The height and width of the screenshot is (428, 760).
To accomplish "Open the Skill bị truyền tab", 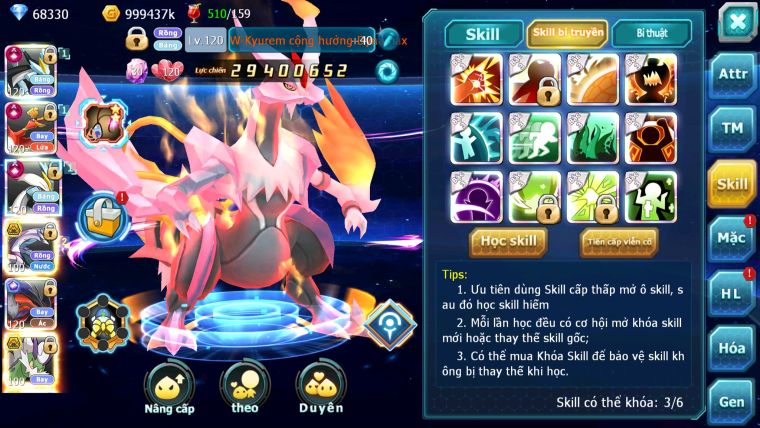I will pyautogui.click(x=568, y=33).
